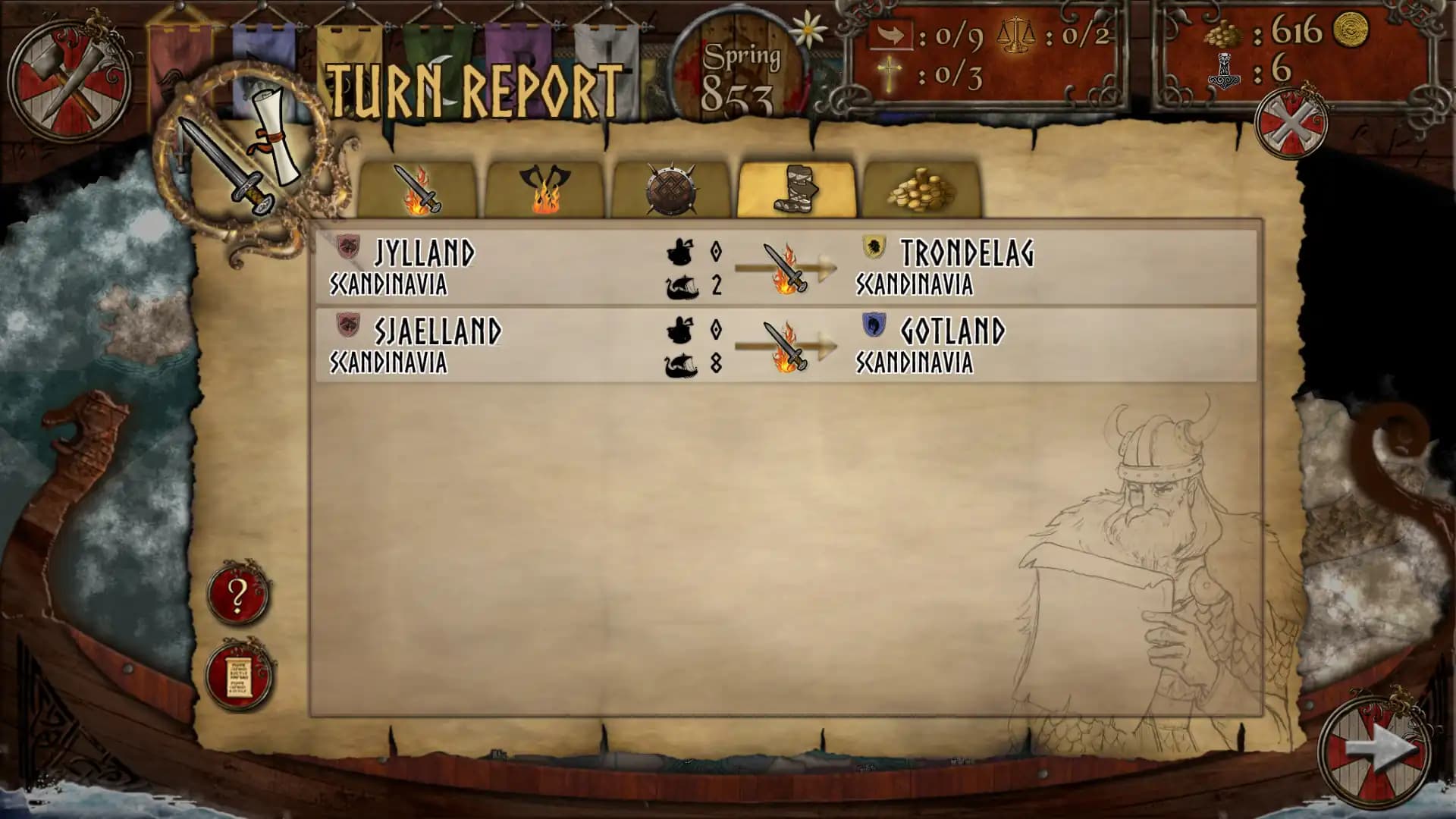This screenshot has height=819, width=1456.
Task: Open the crossed axes raids tab
Action: pos(544,188)
